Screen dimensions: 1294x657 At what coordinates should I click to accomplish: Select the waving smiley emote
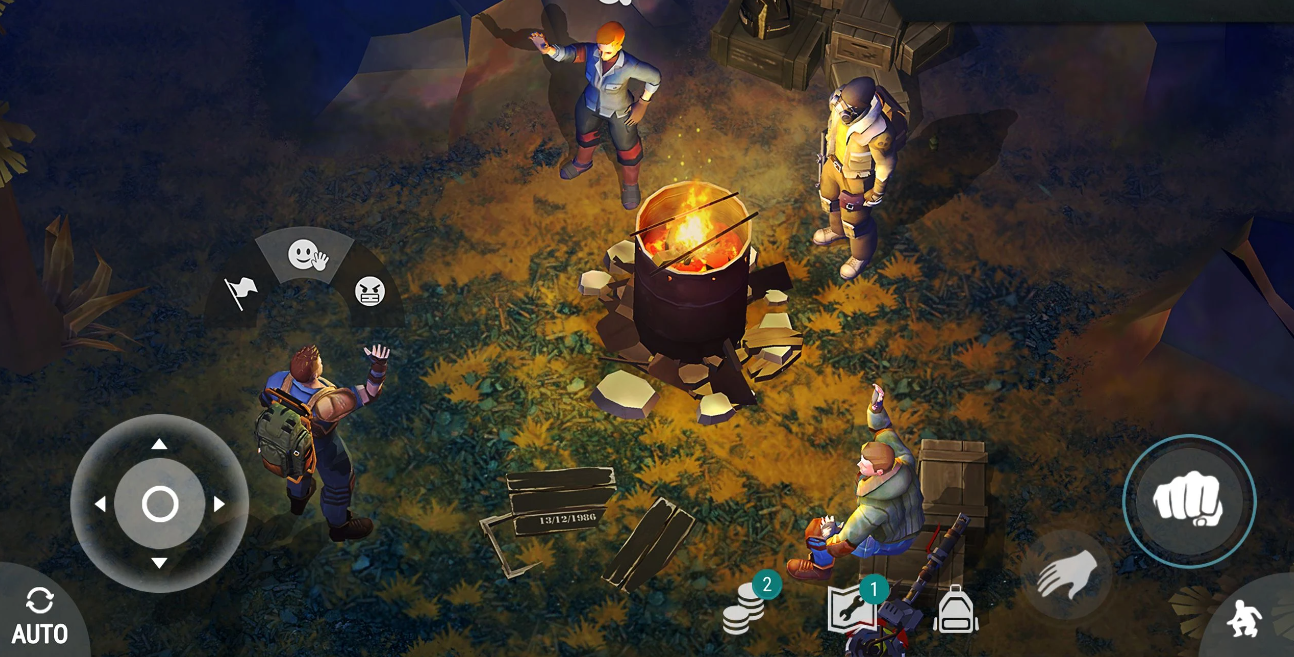point(307,256)
